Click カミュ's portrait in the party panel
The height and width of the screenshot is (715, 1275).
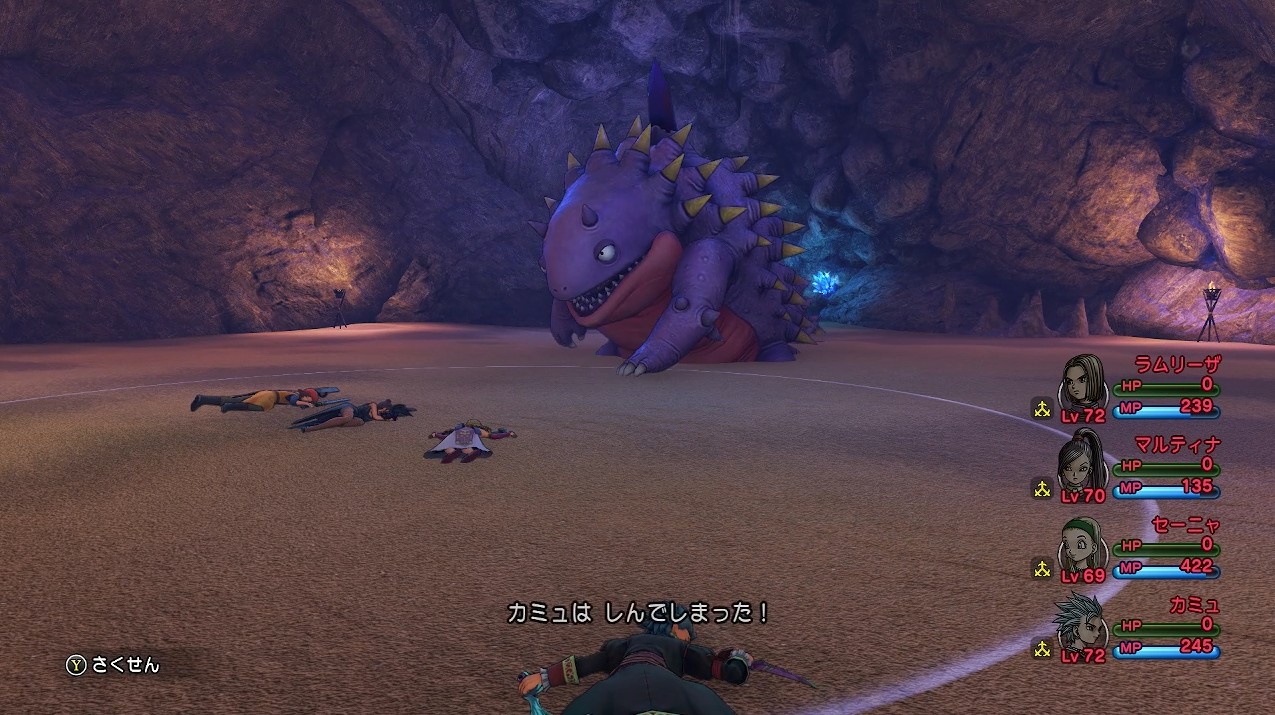pos(1083,622)
